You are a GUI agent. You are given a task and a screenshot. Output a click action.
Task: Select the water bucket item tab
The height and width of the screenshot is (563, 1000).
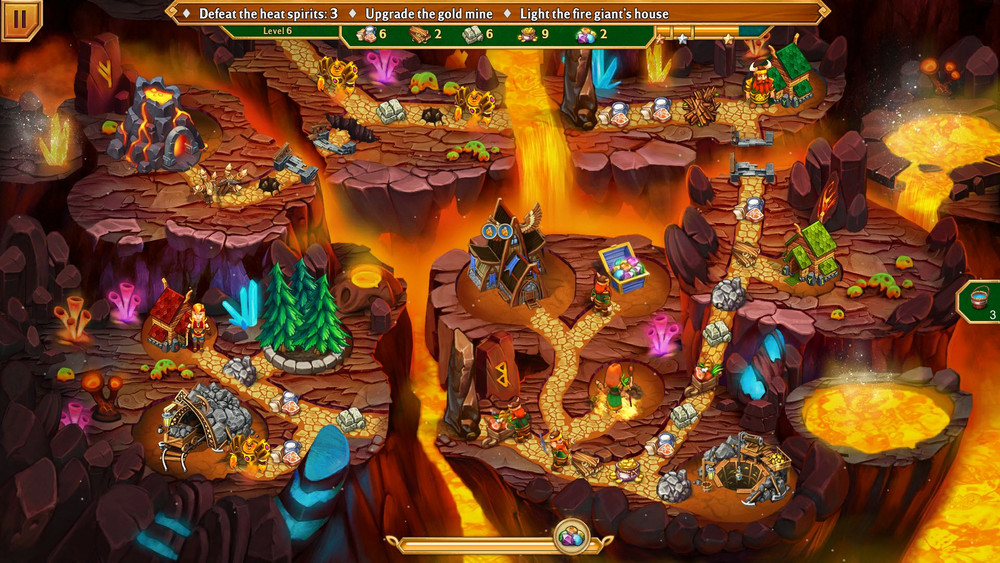pos(981,301)
